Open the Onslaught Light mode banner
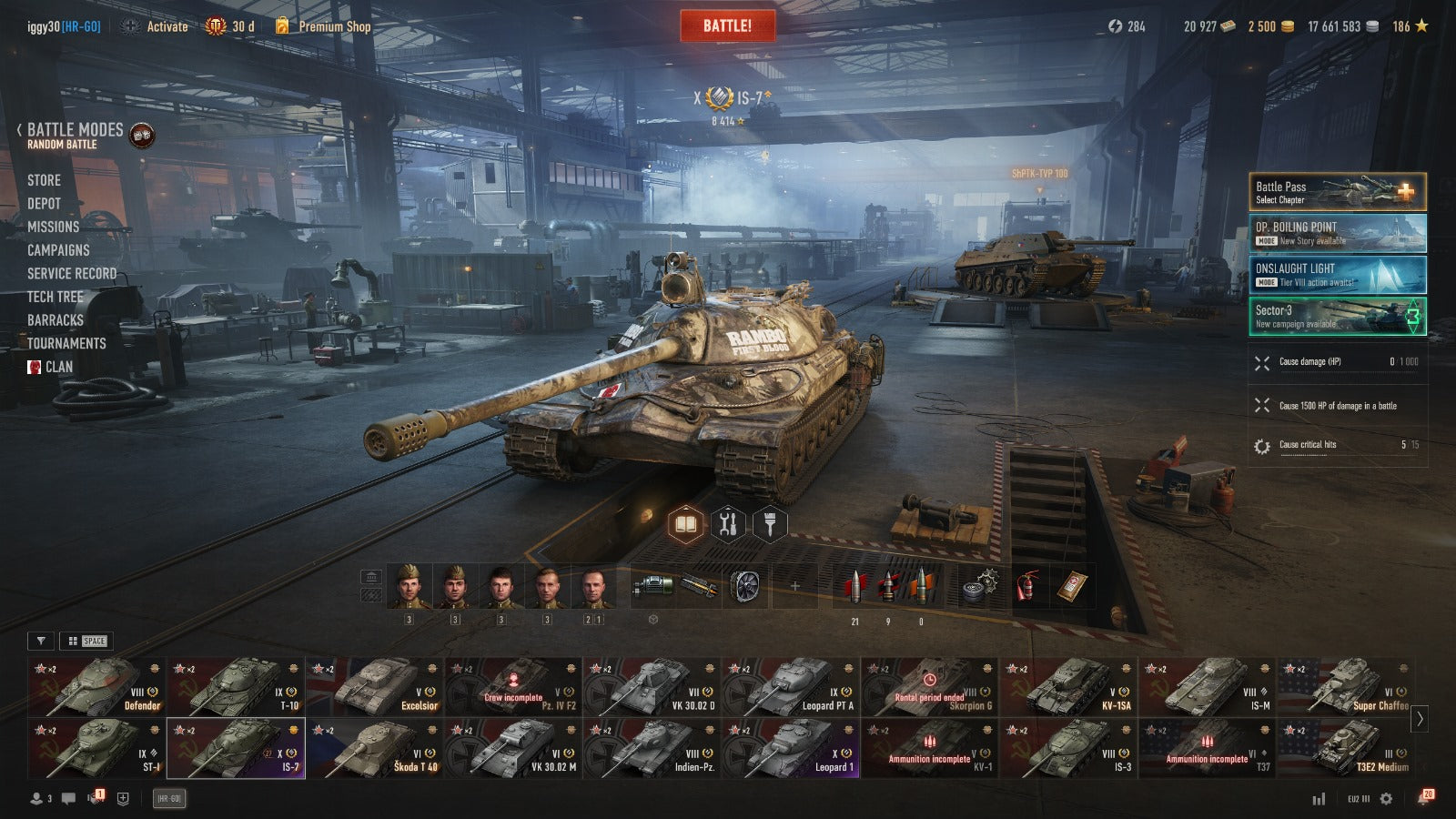The image size is (1456, 819). coord(1337,274)
